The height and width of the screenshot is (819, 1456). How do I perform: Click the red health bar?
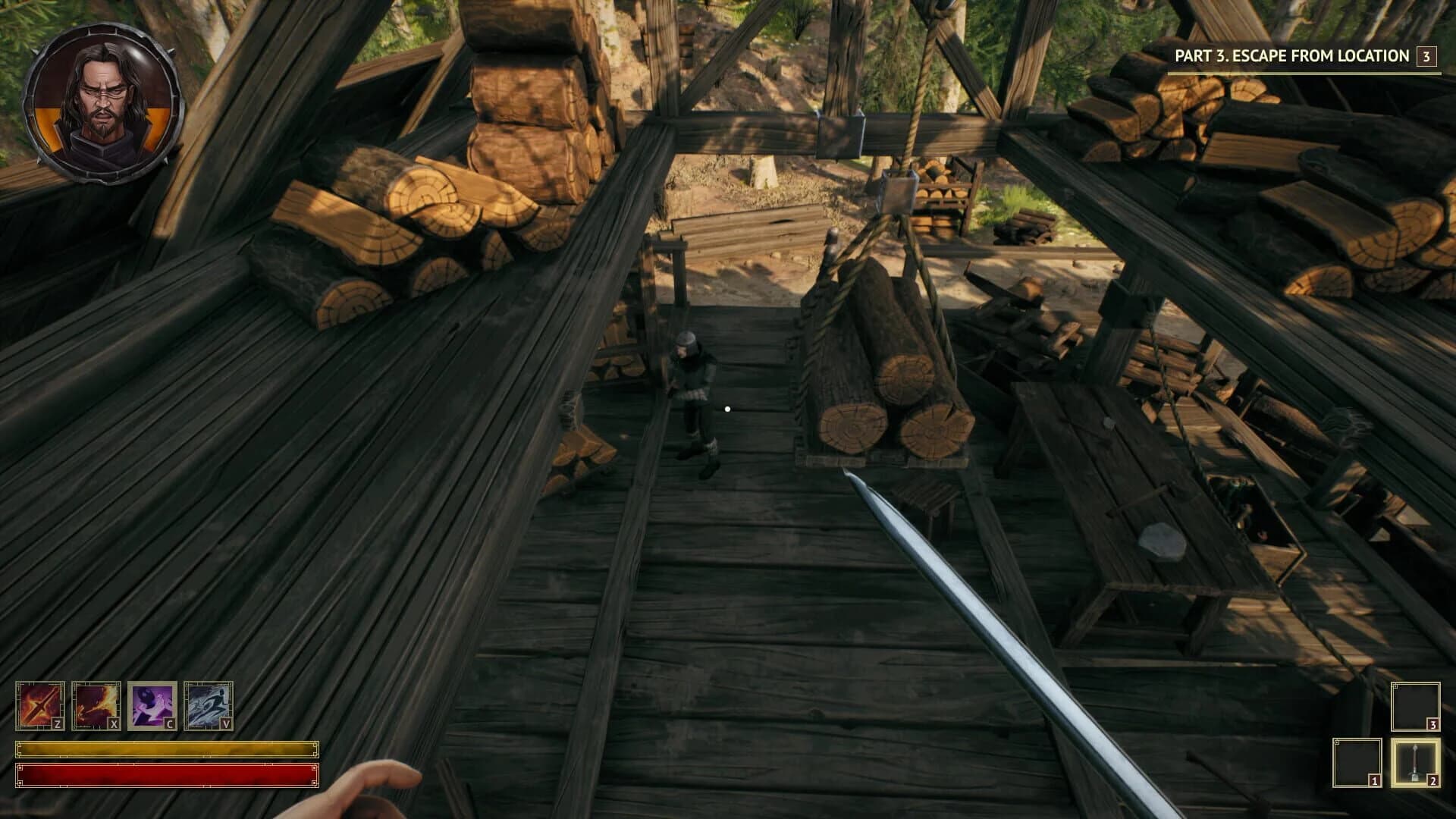point(167,775)
